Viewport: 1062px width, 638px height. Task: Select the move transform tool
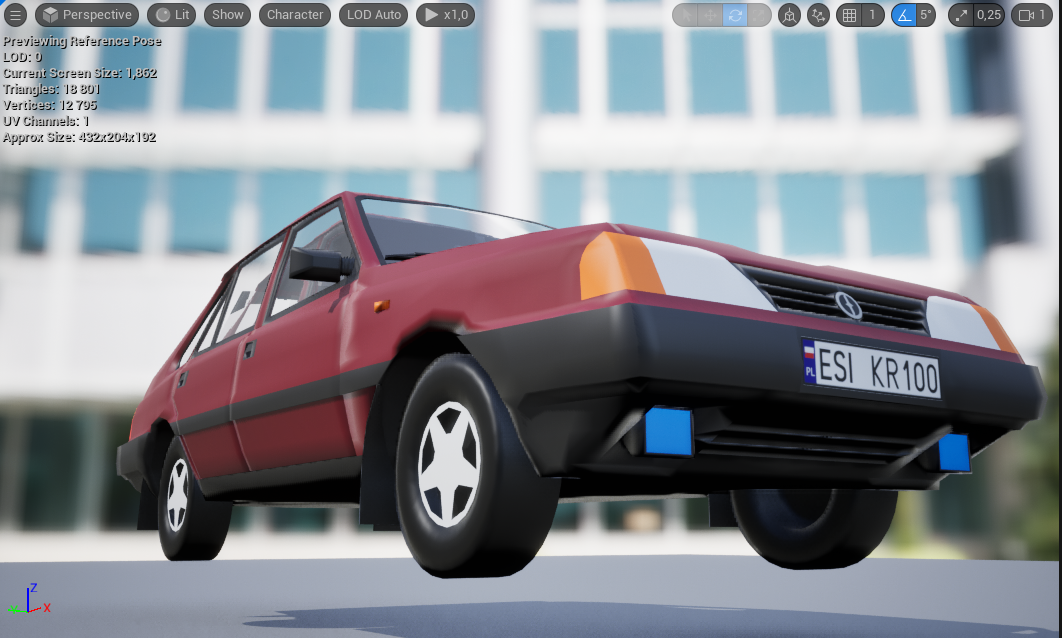tap(710, 15)
